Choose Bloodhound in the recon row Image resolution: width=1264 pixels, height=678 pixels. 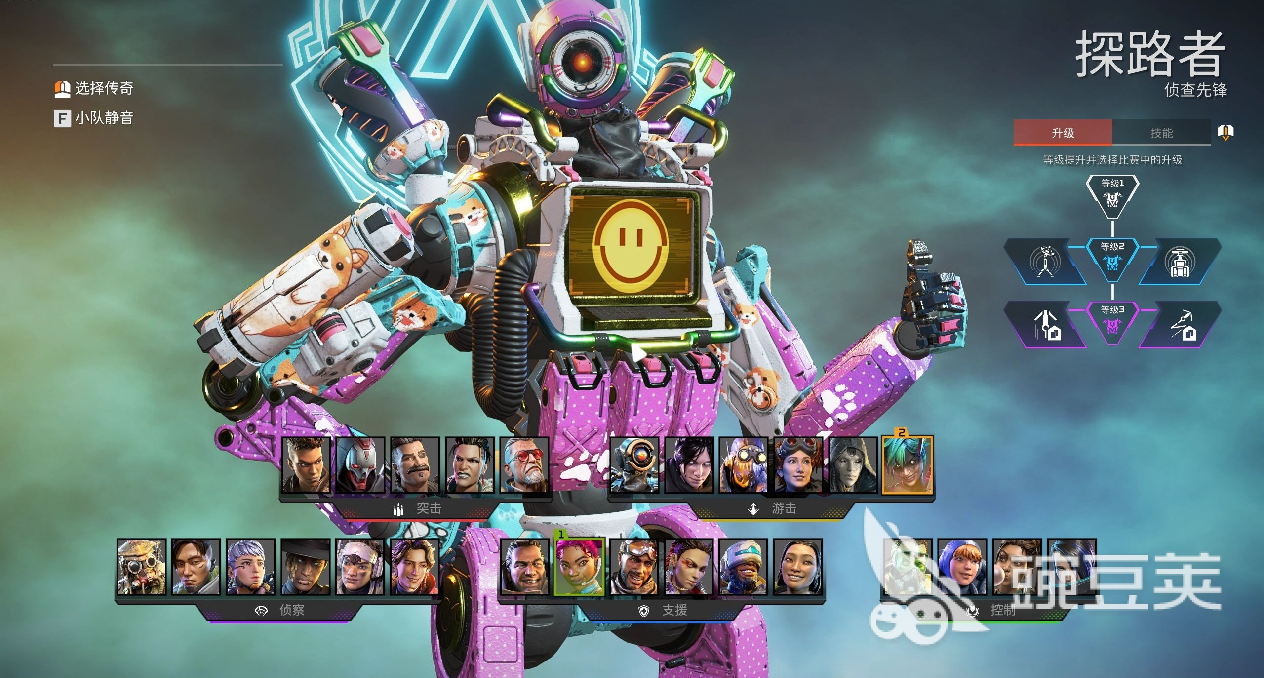click(141, 567)
